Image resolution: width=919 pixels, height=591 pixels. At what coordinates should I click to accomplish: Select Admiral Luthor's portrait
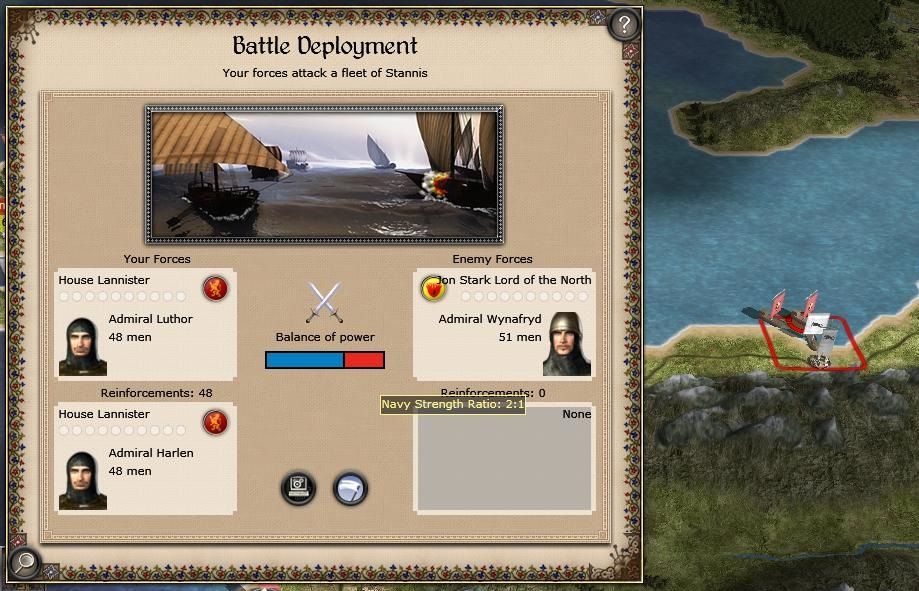(x=82, y=345)
